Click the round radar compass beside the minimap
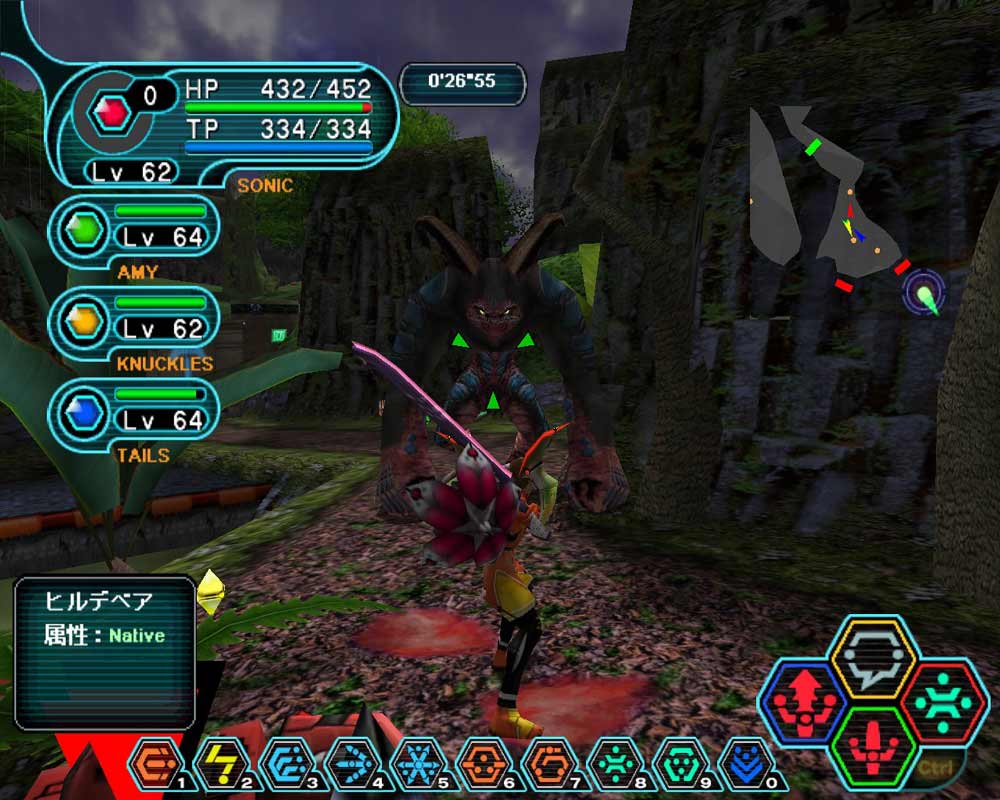This screenshot has height=800, width=1000. (x=924, y=293)
